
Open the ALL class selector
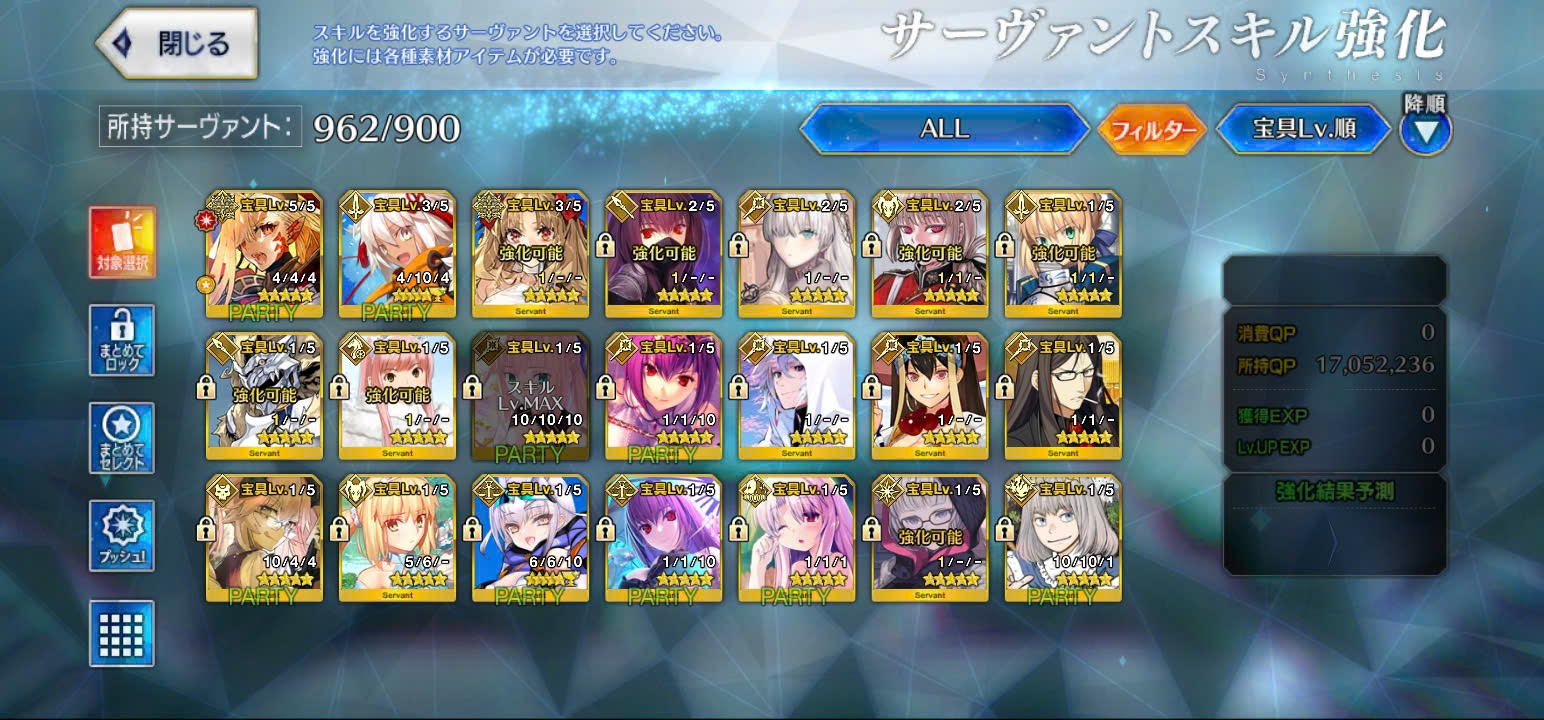coord(944,129)
